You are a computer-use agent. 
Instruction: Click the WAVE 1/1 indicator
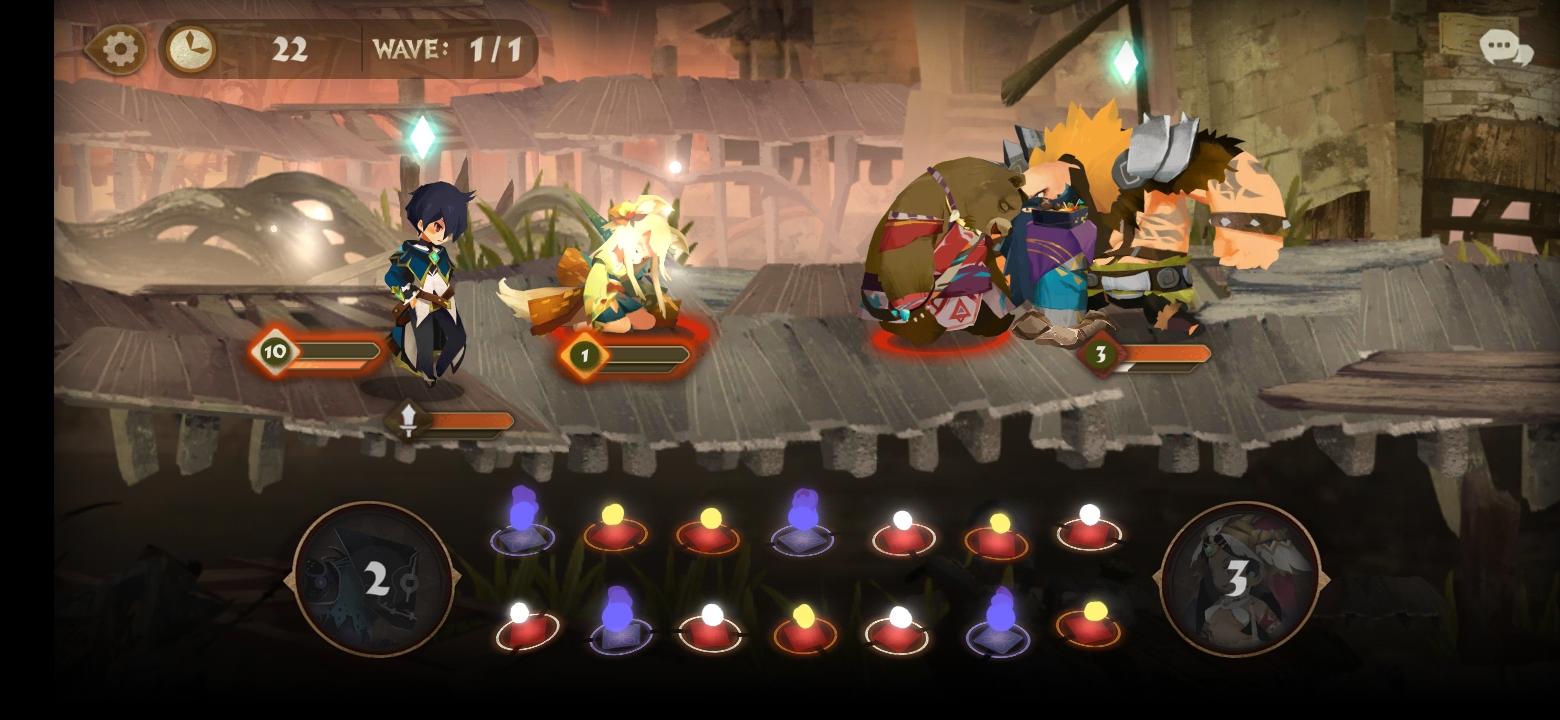[x=448, y=48]
